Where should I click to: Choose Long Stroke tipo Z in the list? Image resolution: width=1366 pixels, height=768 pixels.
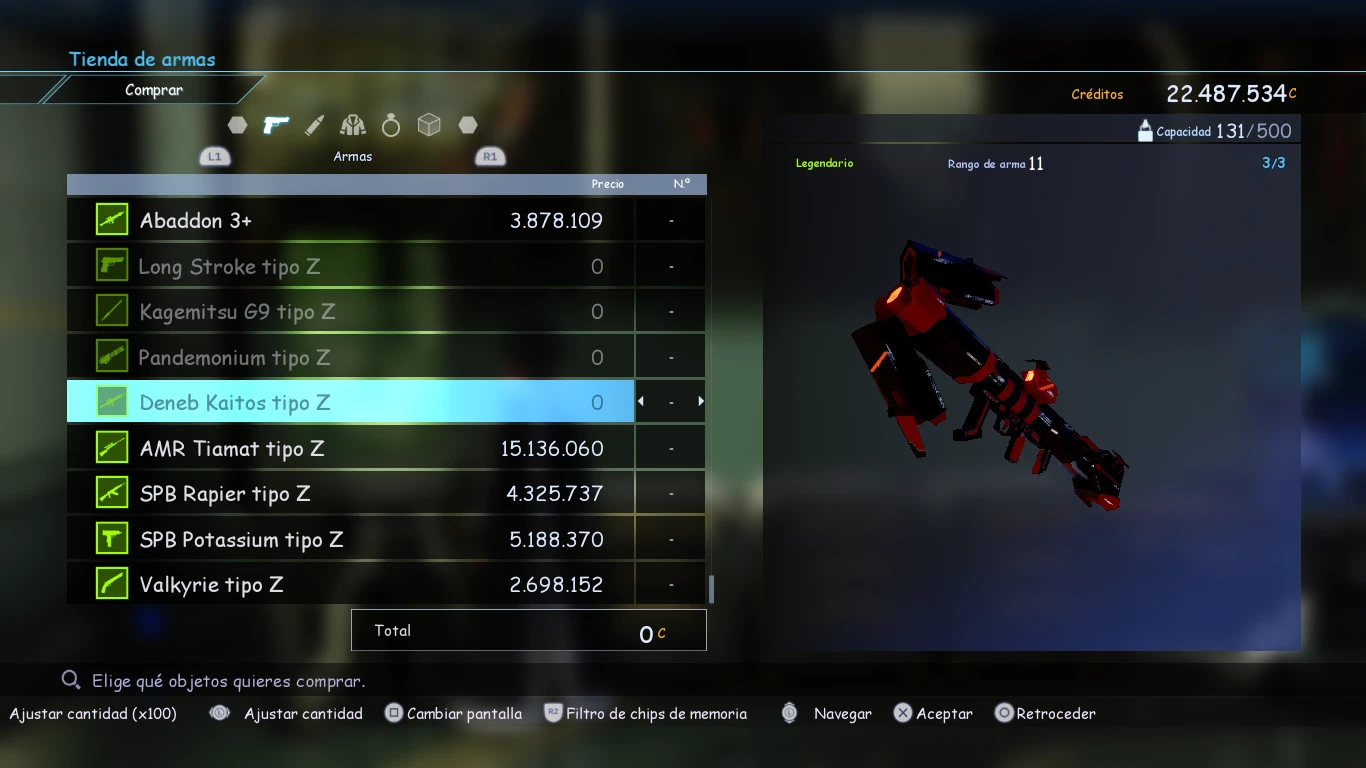coord(350,266)
